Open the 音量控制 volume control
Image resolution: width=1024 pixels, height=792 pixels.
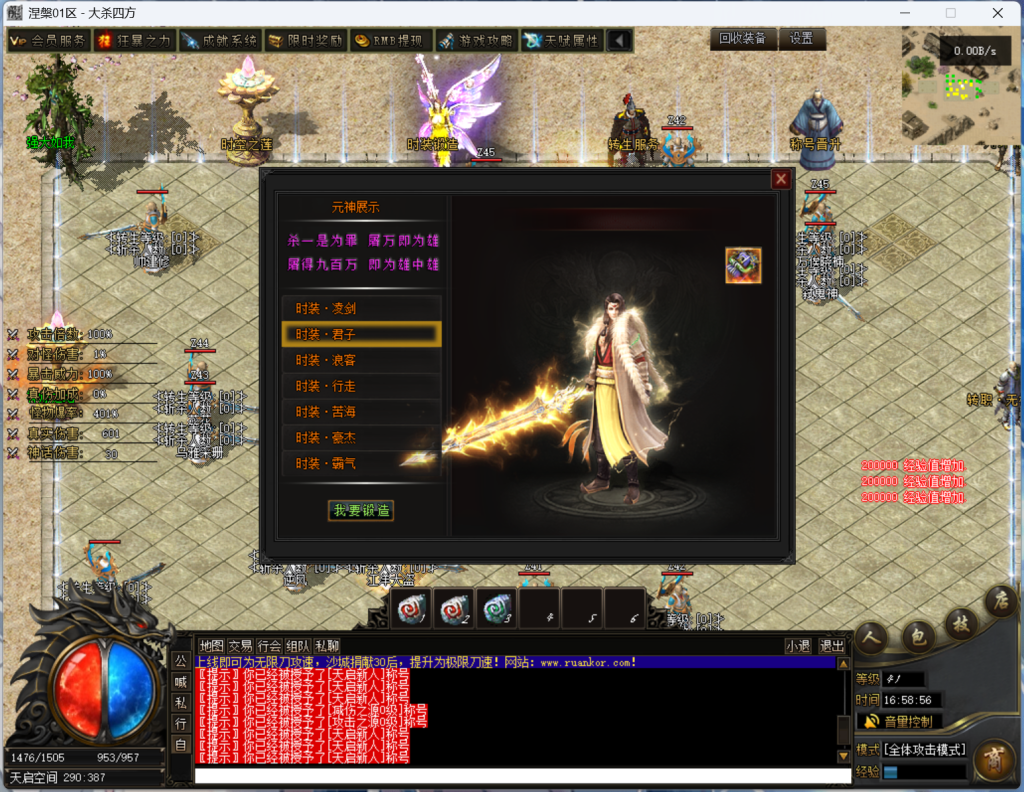(899, 722)
